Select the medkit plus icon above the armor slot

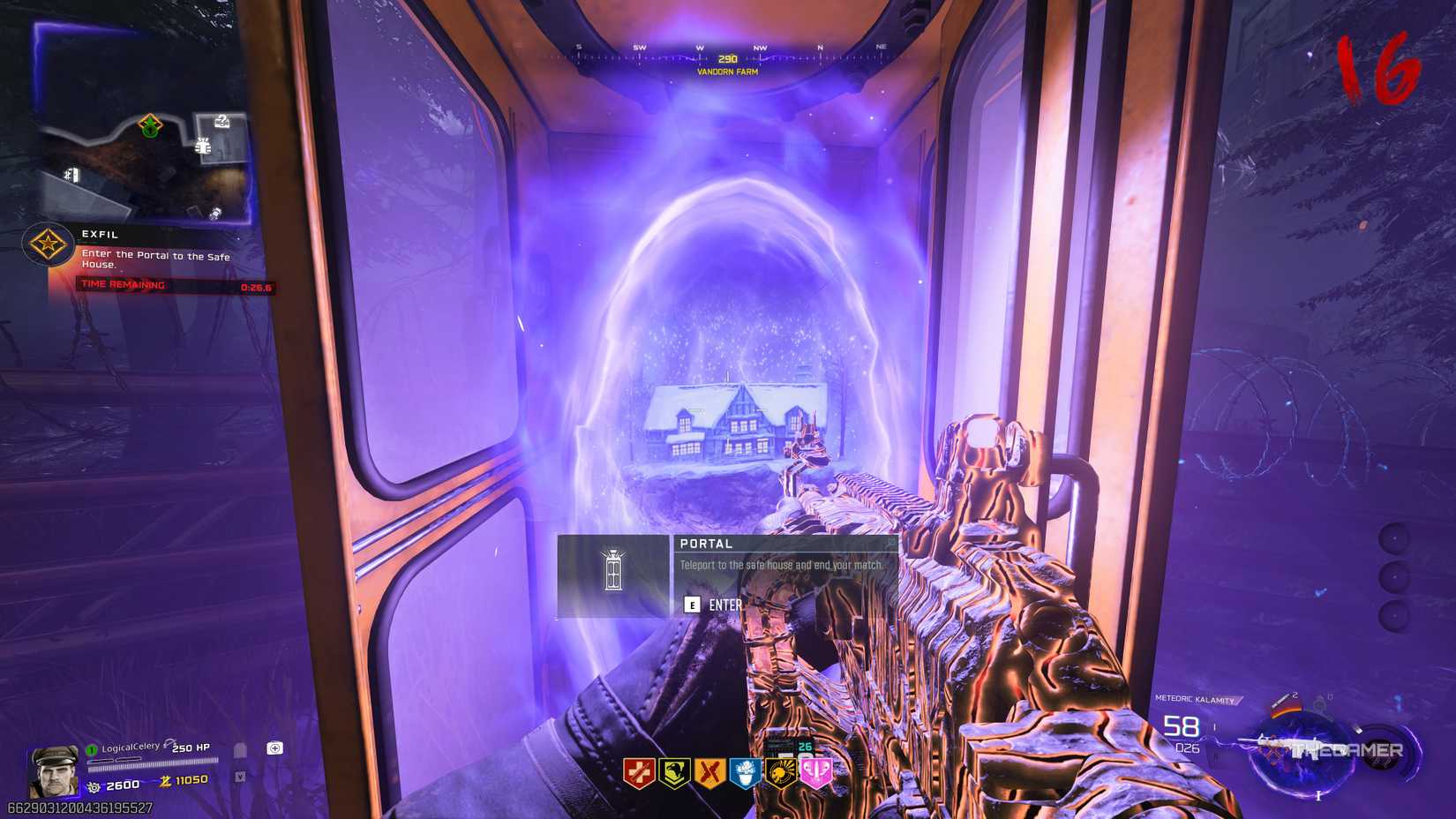tap(275, 747)
